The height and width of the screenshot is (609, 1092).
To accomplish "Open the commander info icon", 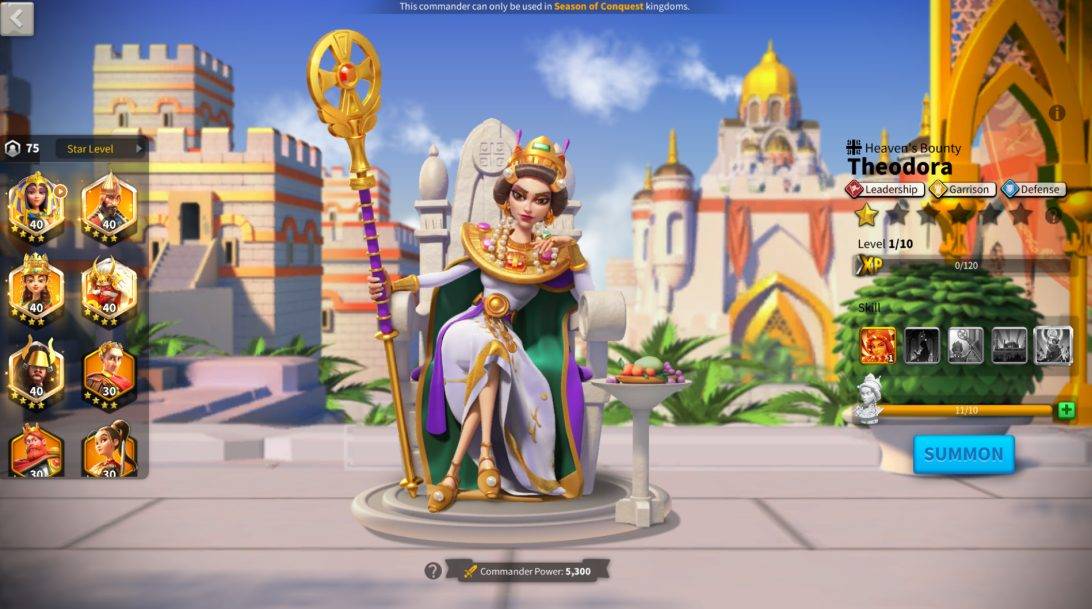I will 1057,113.
